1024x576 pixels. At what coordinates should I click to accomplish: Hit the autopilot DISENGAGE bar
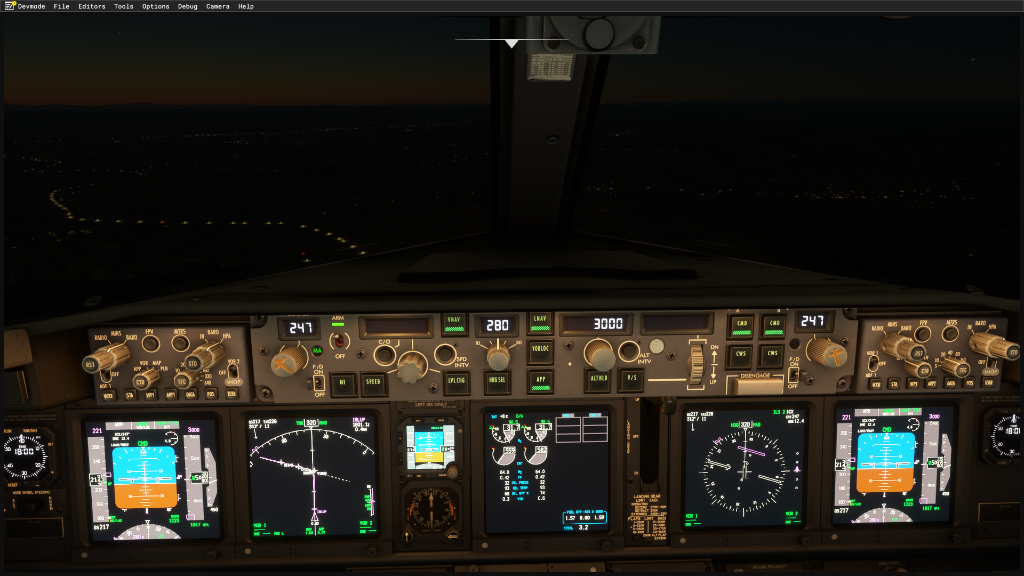[x=755, y=381]
